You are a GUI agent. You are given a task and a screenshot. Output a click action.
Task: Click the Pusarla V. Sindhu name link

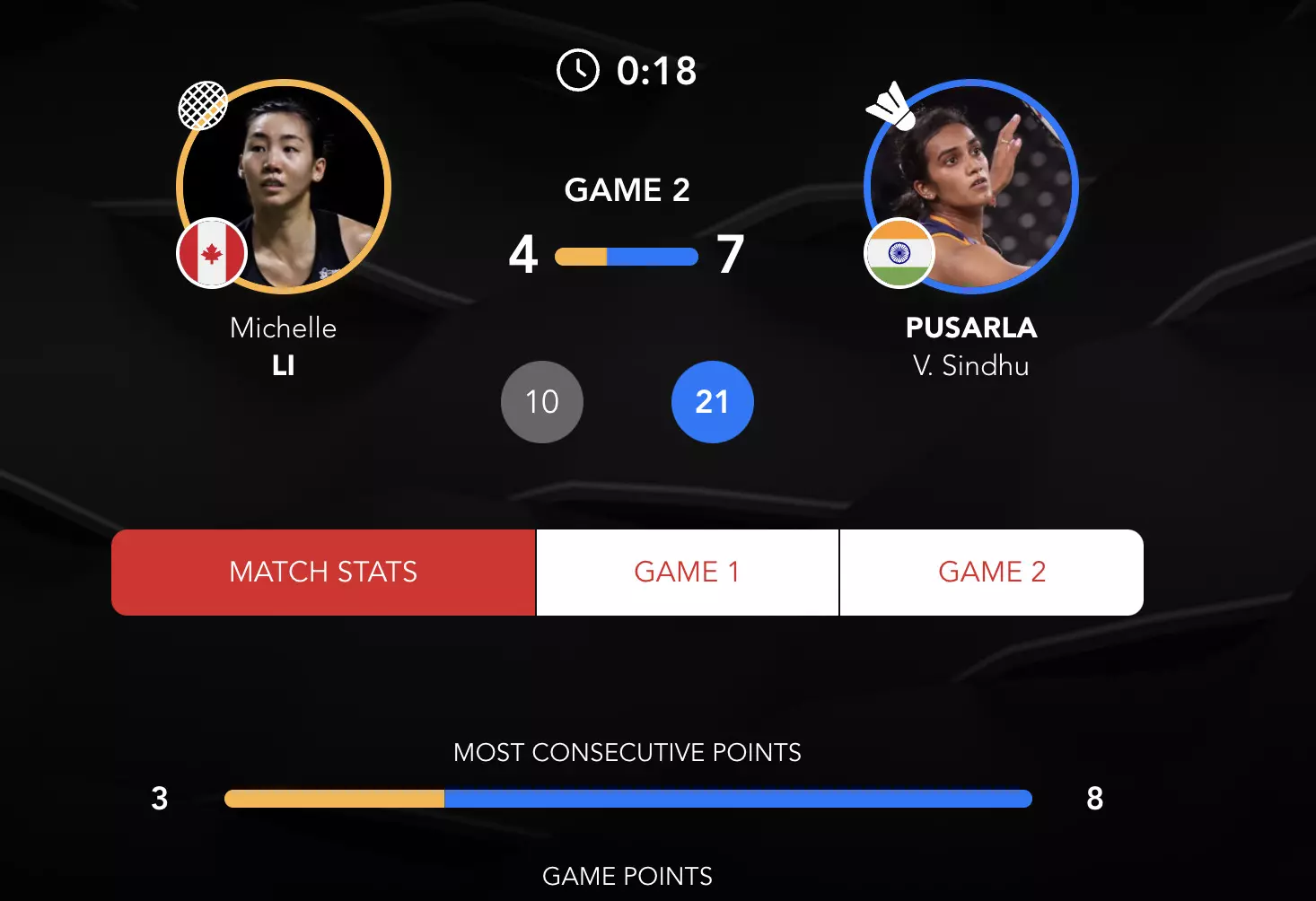click(x=971, y=346)
